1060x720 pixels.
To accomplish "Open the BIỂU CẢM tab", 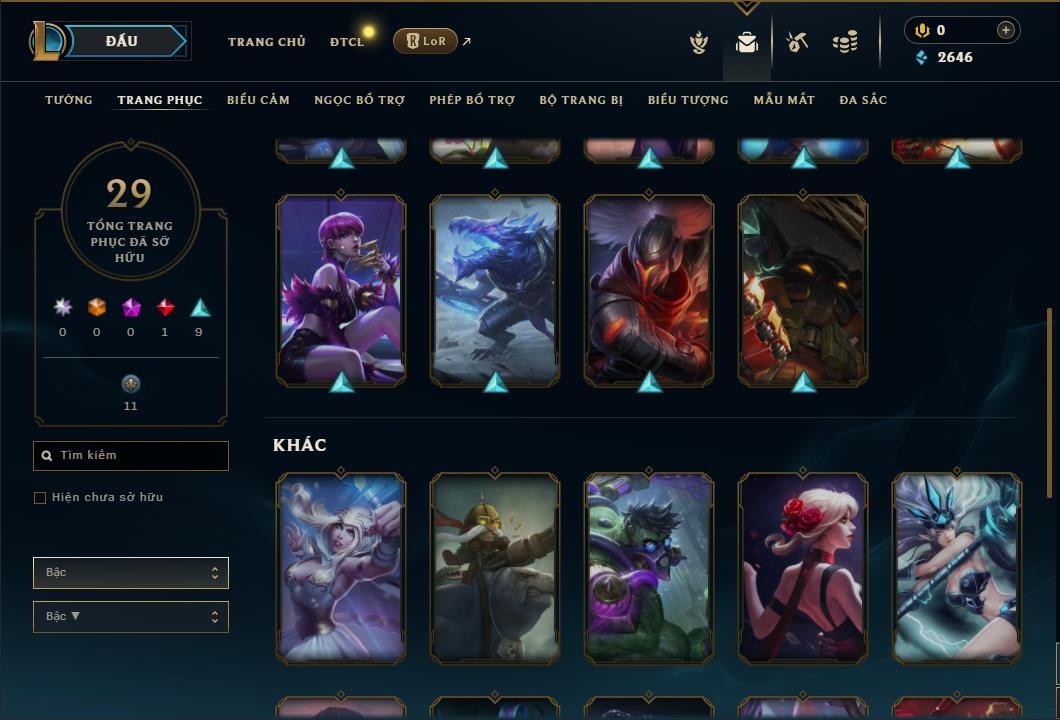I will (258, 100).
